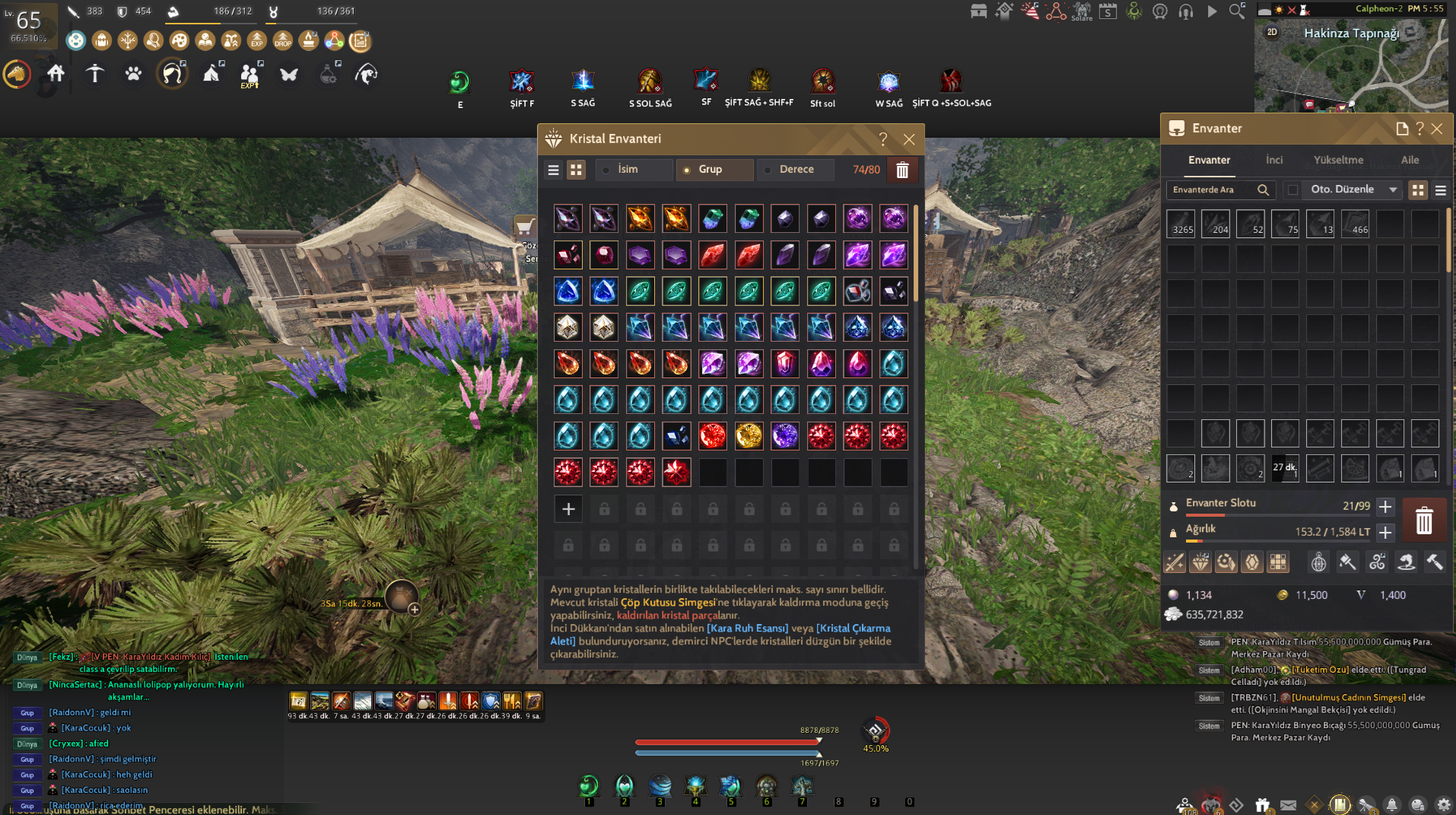The width and height of the screenshot is (1456, 815).
Task: Toggle the Oto. Düzenle checkbox
Action: [1293, 190]
